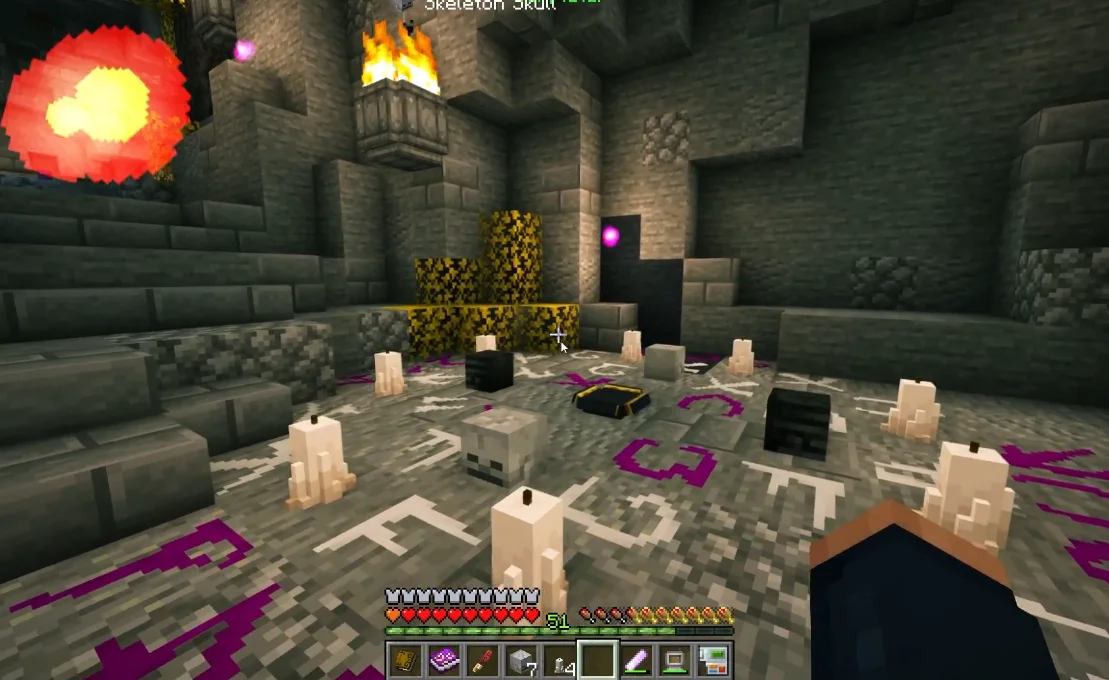This screenshot has height=680, width=1109.
Task: Equip the pink chalk stick slot
Action: tap(636, 660)
